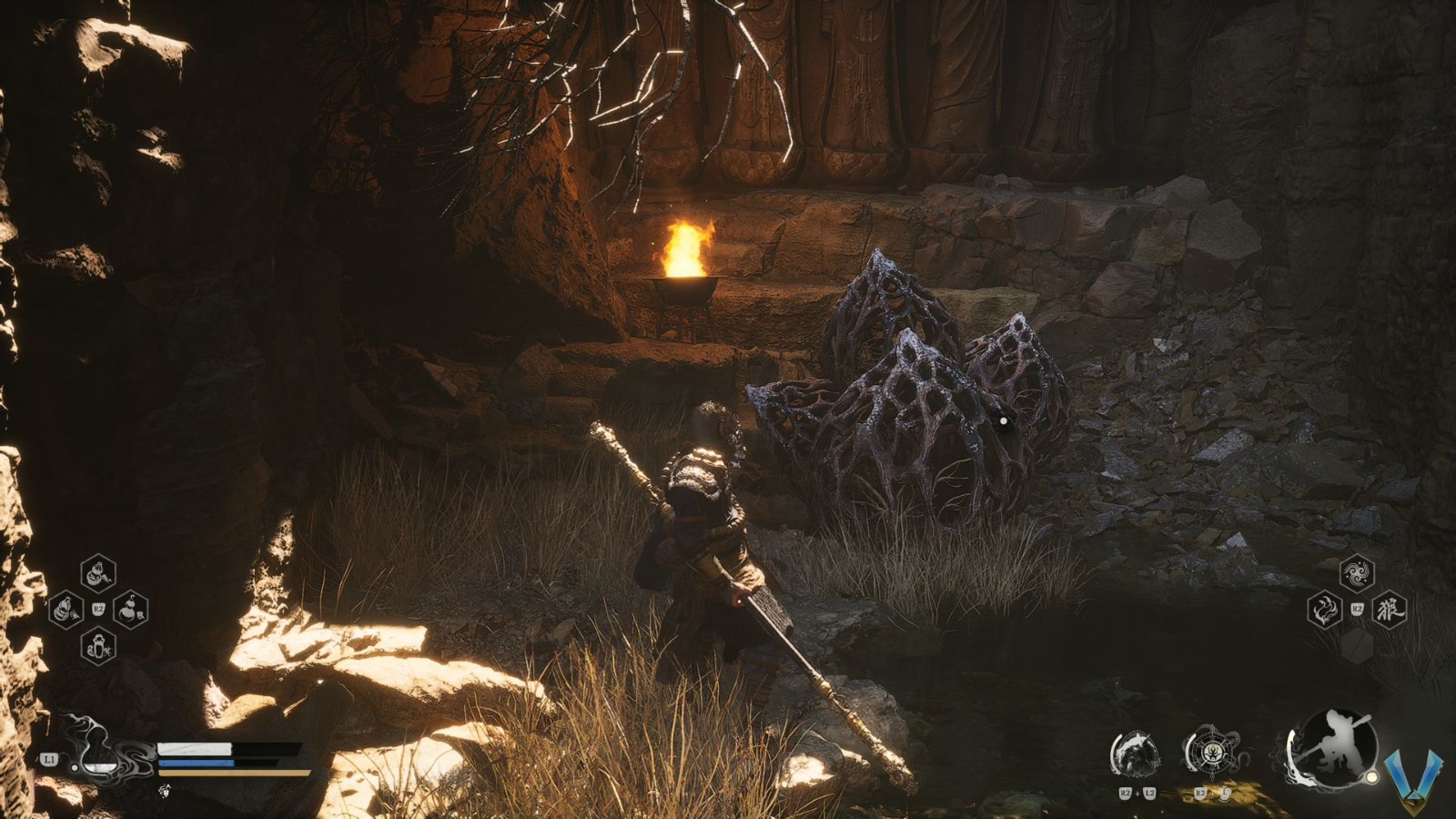Click the transformation medallion icon
Screen dimensions: 1456x819
(x=1137, y=753)
